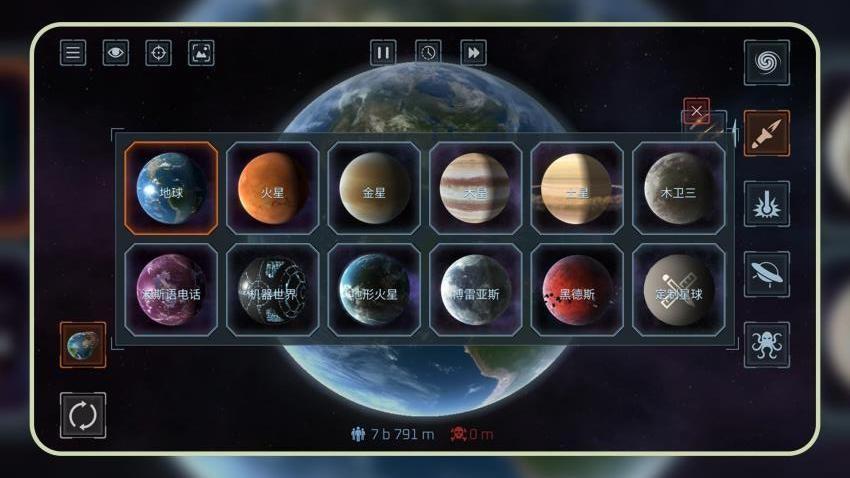Image resolution: width=850 pixels, height=478 pixels.
Task: Select the missile weapon category
Action: tap(766, 133)
